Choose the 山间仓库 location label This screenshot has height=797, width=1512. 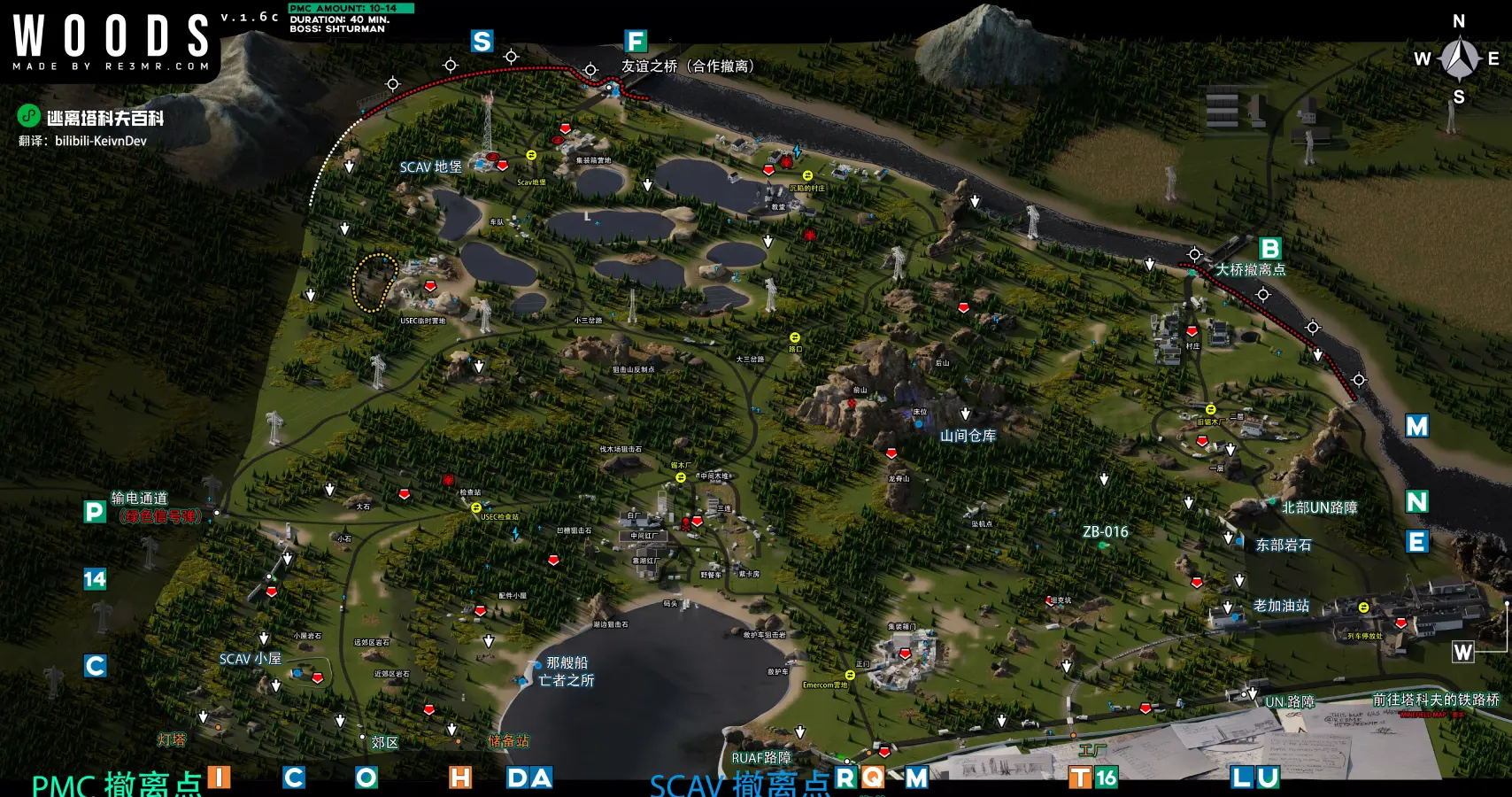pyautogui.click(x=968, y=436)
